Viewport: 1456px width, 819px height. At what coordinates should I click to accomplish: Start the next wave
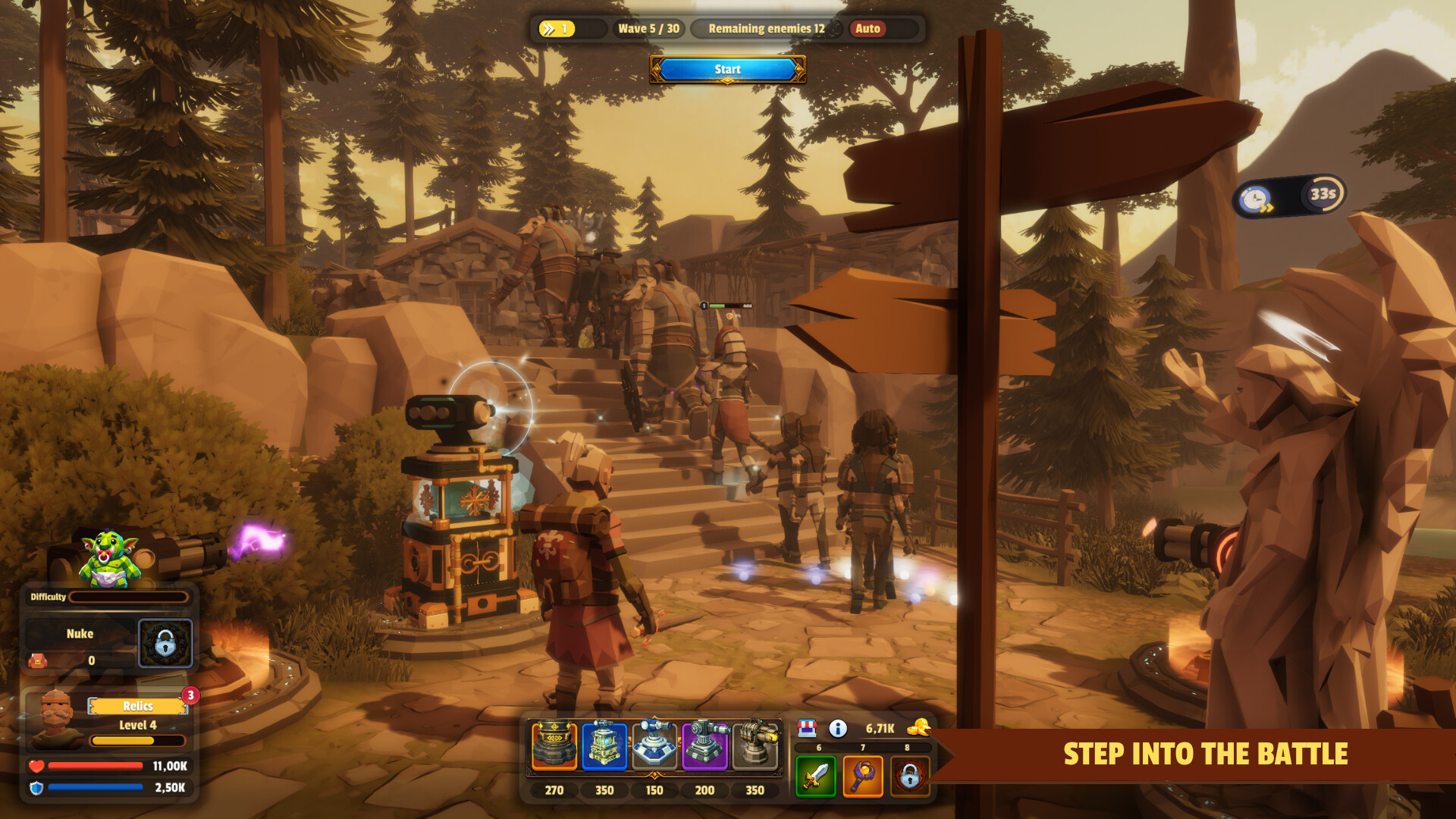[x=727, y=69]
